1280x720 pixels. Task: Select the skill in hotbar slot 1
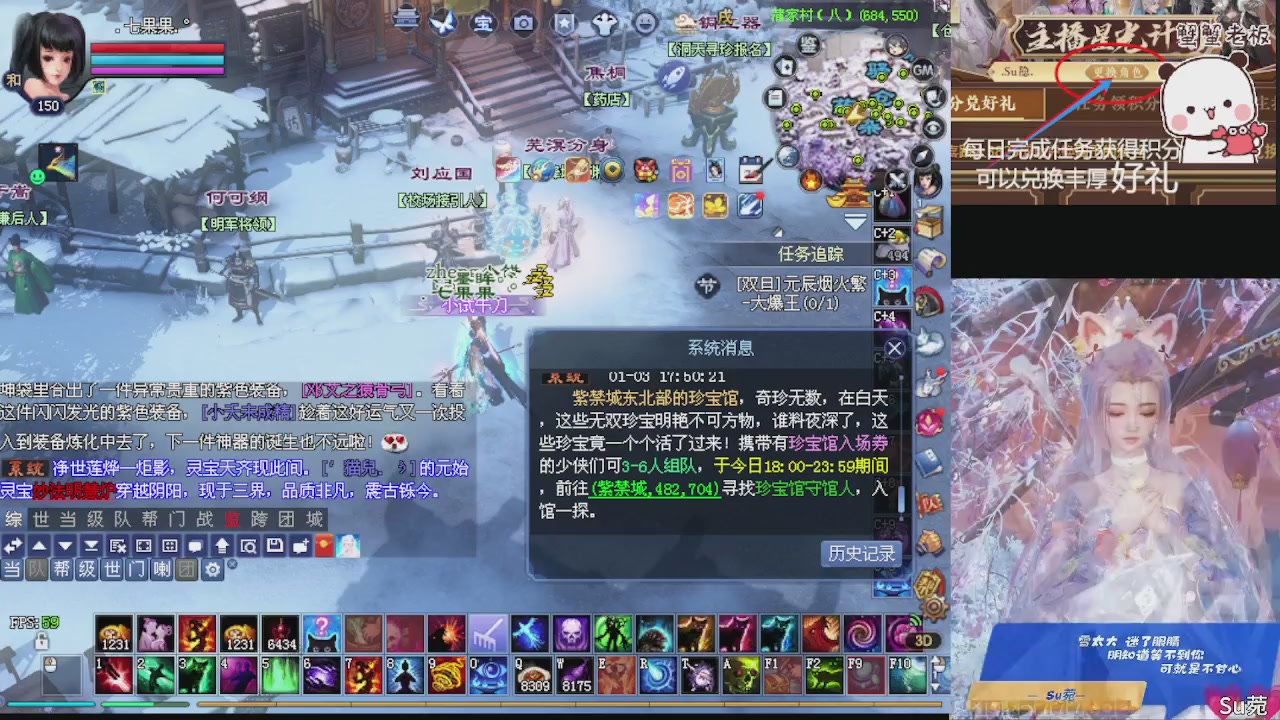coord(113,676)
